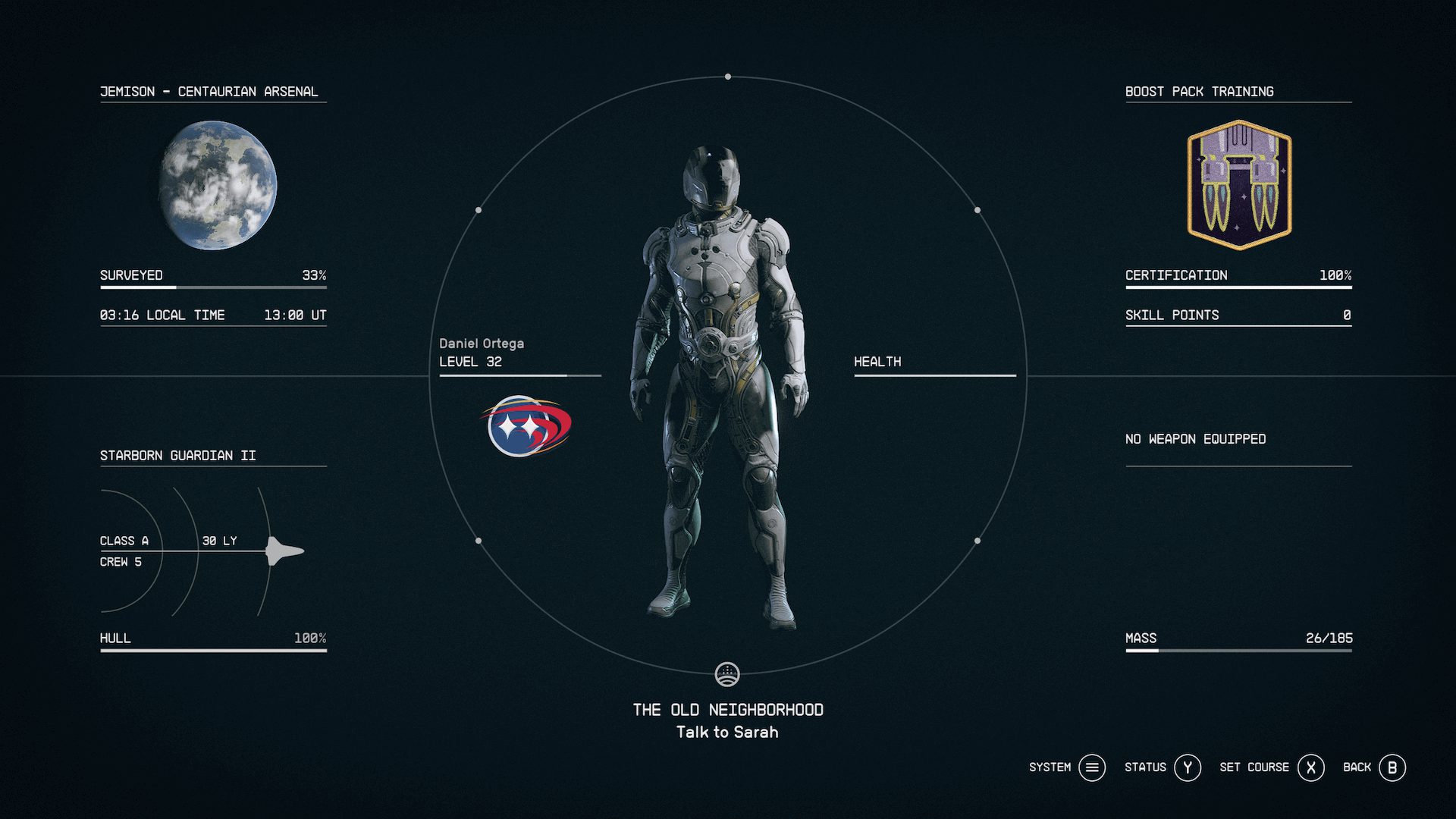Screen dimensions: 1456x819
Task: Open The Old Neighborhood mission log
Action: (727, 710)
